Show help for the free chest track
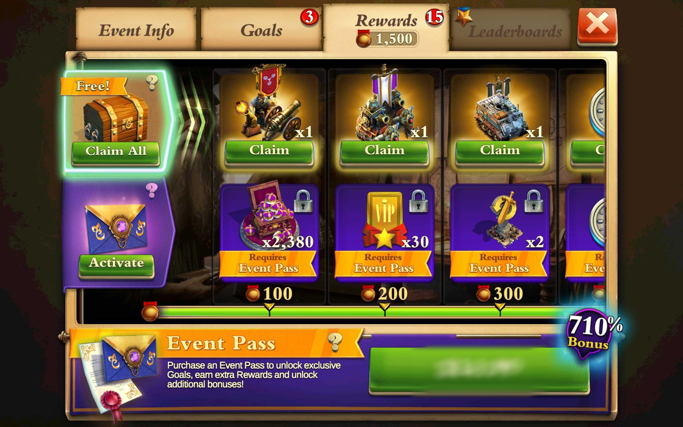 152,83
